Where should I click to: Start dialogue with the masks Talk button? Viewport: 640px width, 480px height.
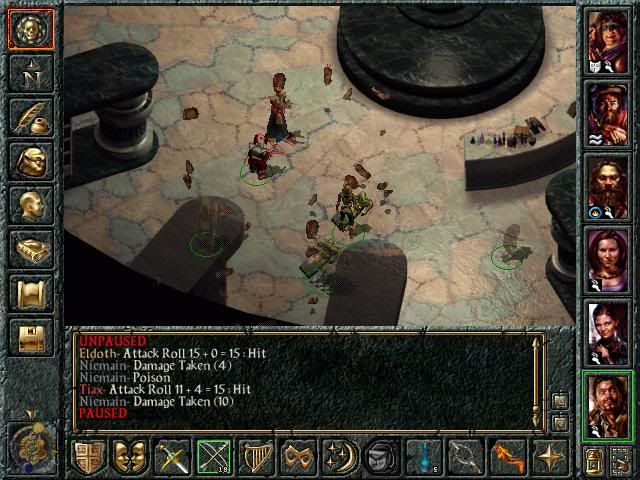(x=130, y=457)
